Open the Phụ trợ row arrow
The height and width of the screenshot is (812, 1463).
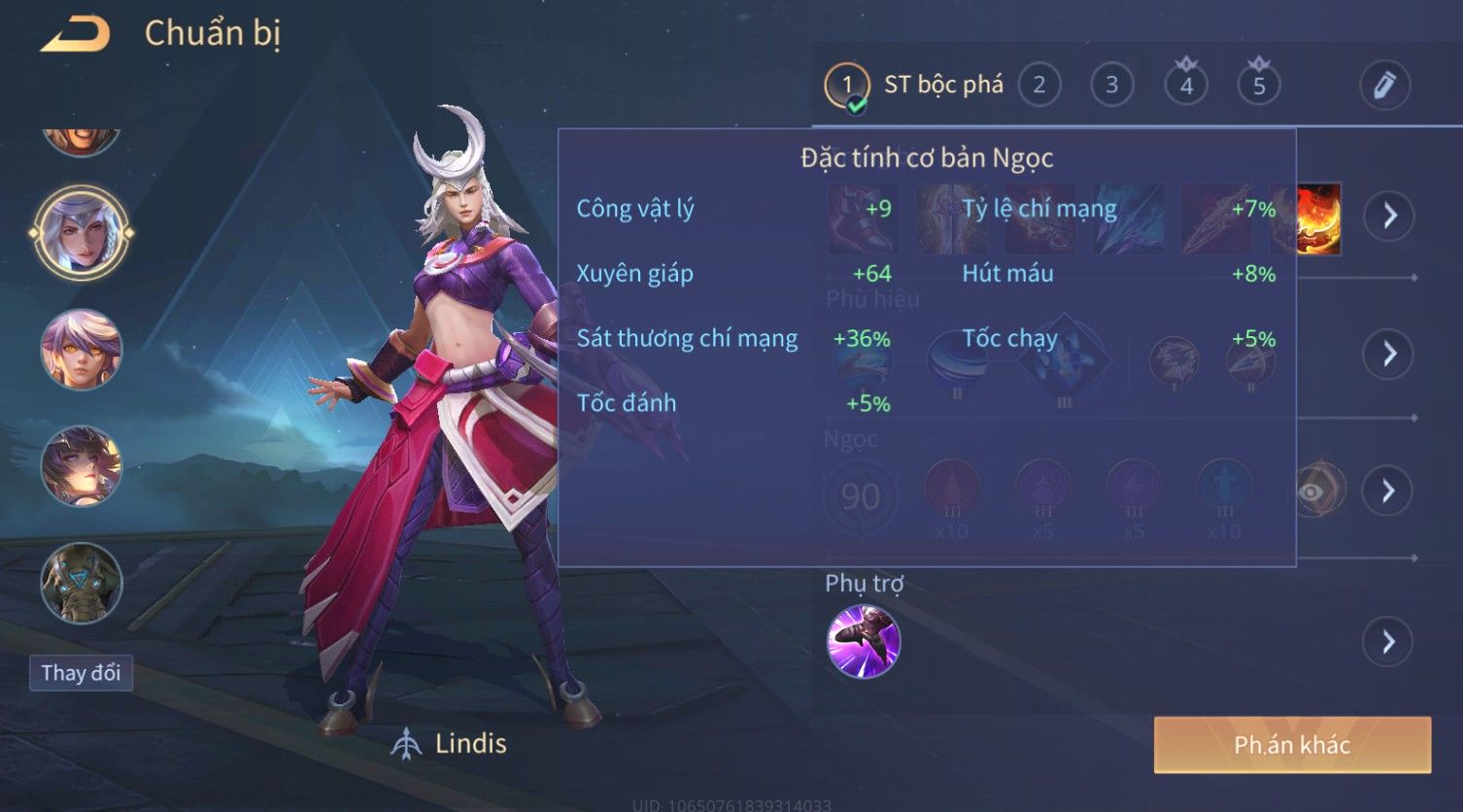(x=1388, y=641)
